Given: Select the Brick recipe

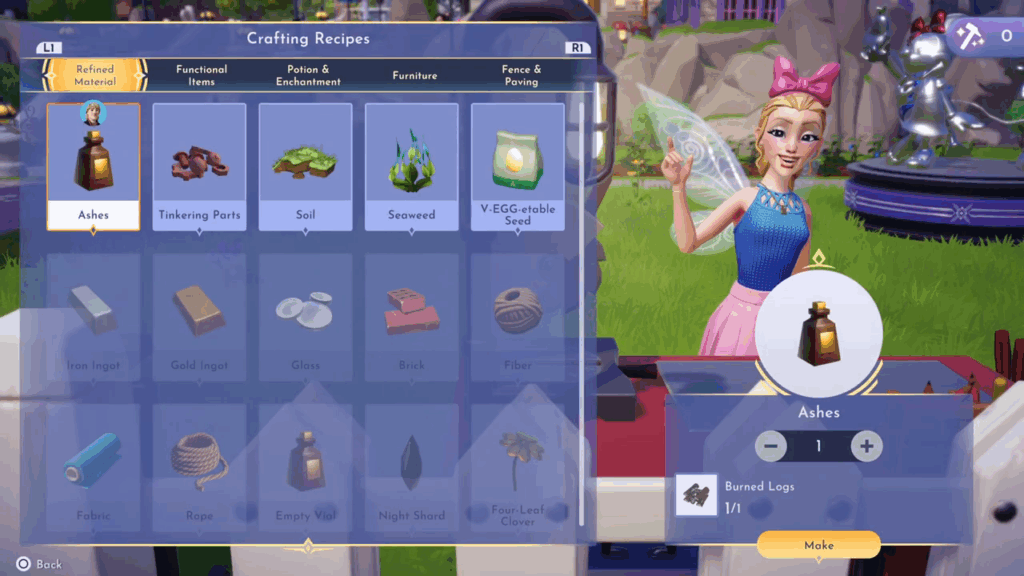Looking at the screenshot, I should pos(411,316).
